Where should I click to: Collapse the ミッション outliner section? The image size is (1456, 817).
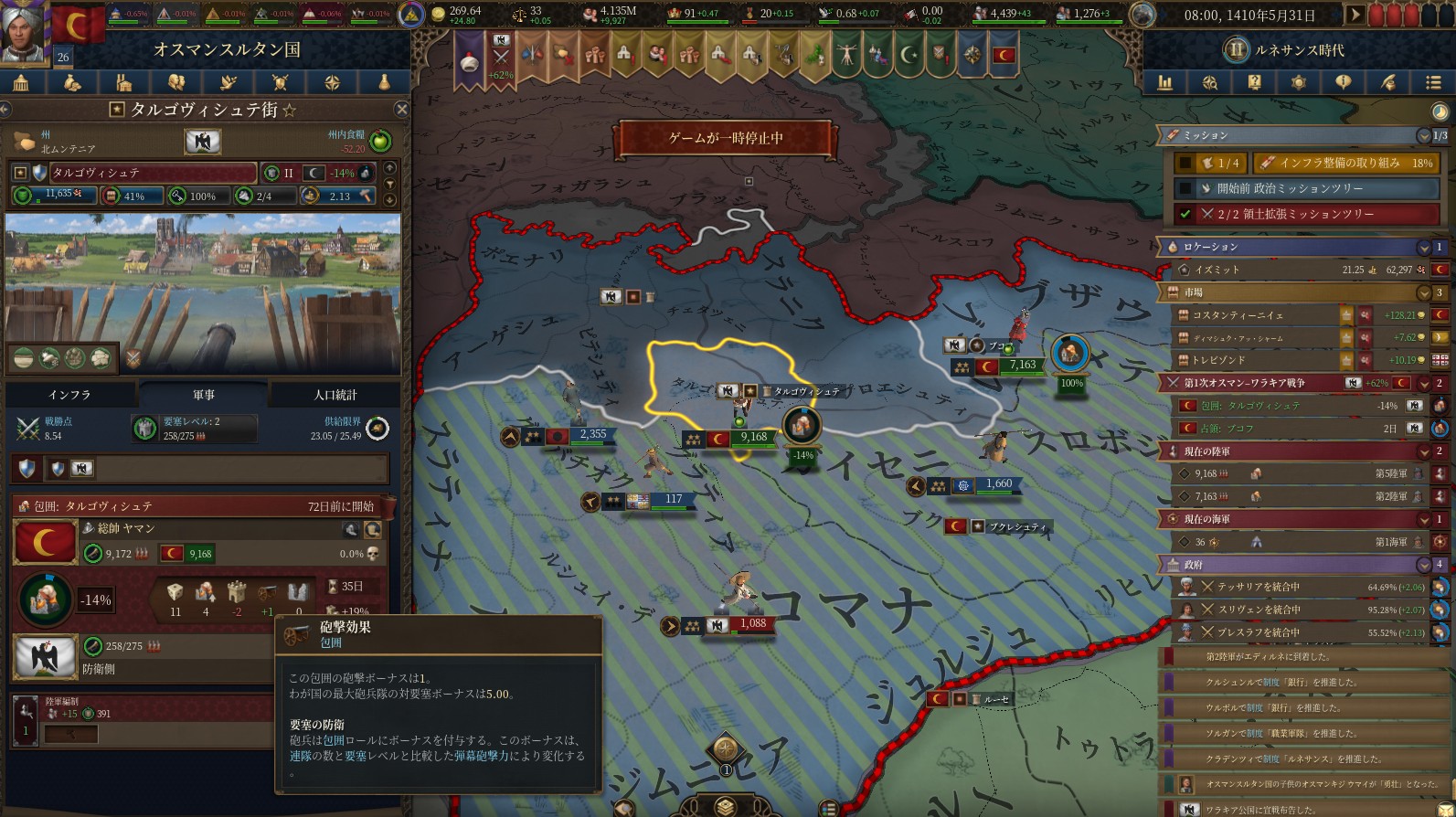(1423, 136)
